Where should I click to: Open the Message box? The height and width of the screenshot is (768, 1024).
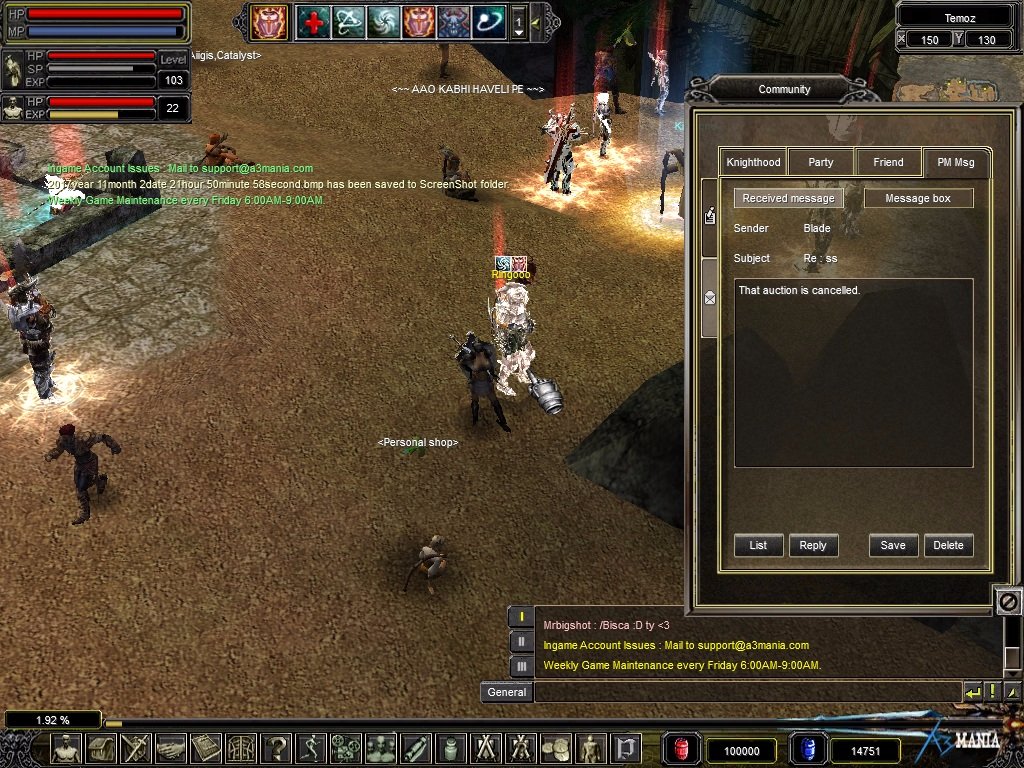tap(918, 198)
